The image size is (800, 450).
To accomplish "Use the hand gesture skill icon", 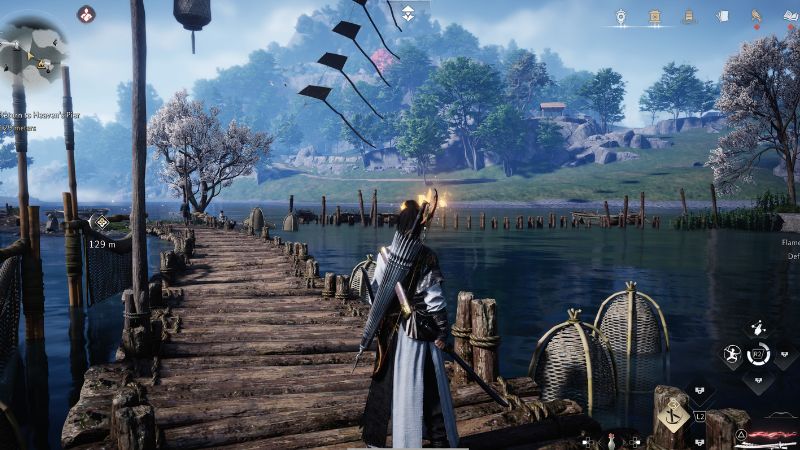I will 758,328.
